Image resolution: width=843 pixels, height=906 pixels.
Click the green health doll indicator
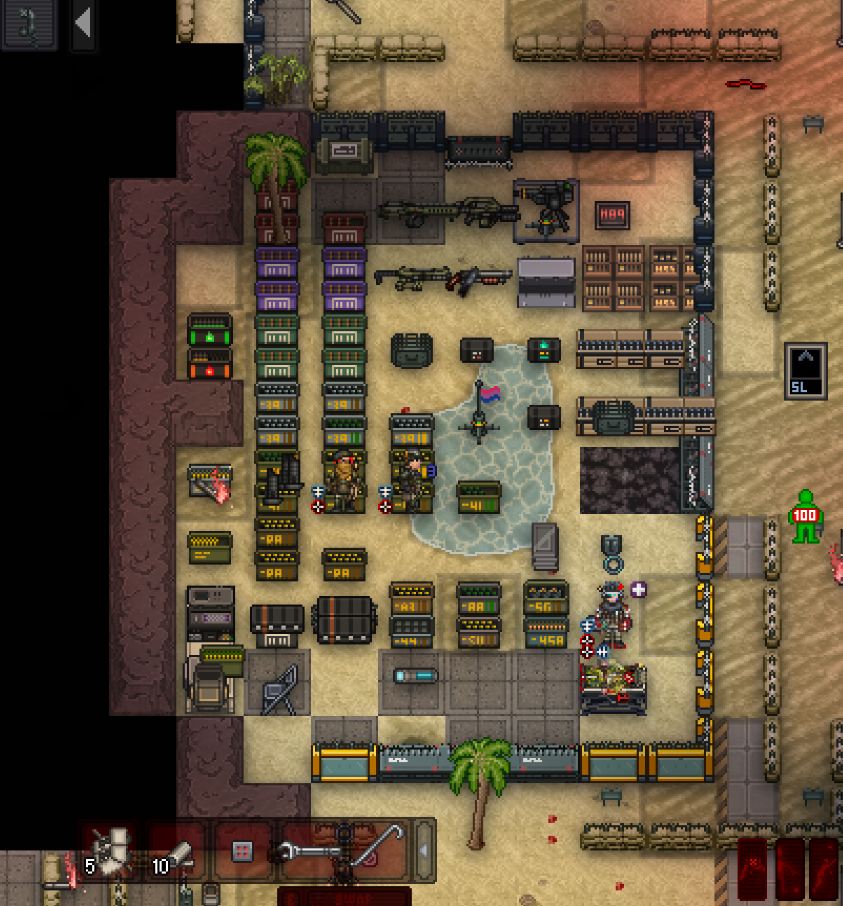[x=805, y=516]
